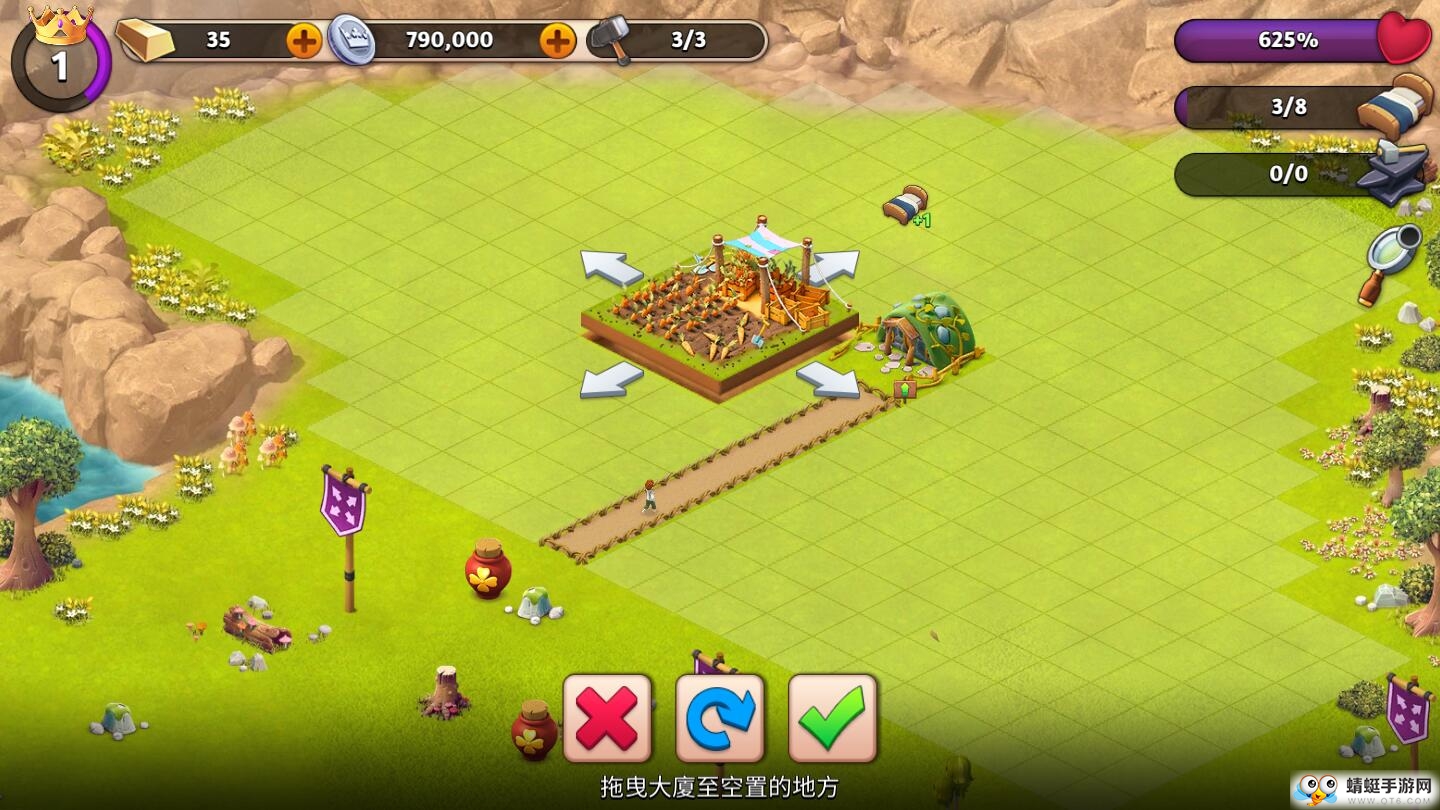The width and height of the screenshot is (1440, 810).
Task: Tap the red heart happiness icon
Action: (x=1403, y=40)
